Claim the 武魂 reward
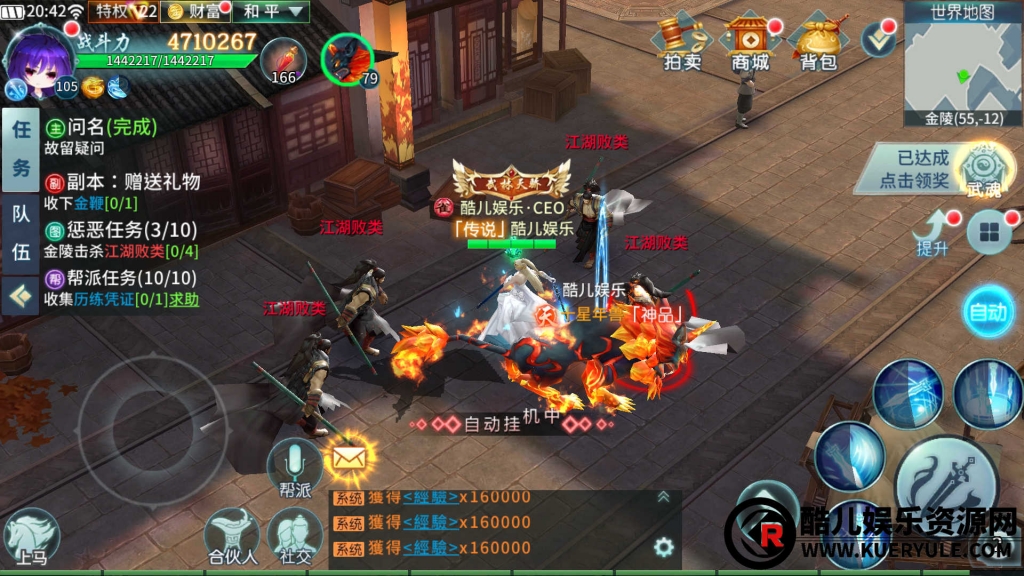1024x576 pixels. (x=980, y=168)
